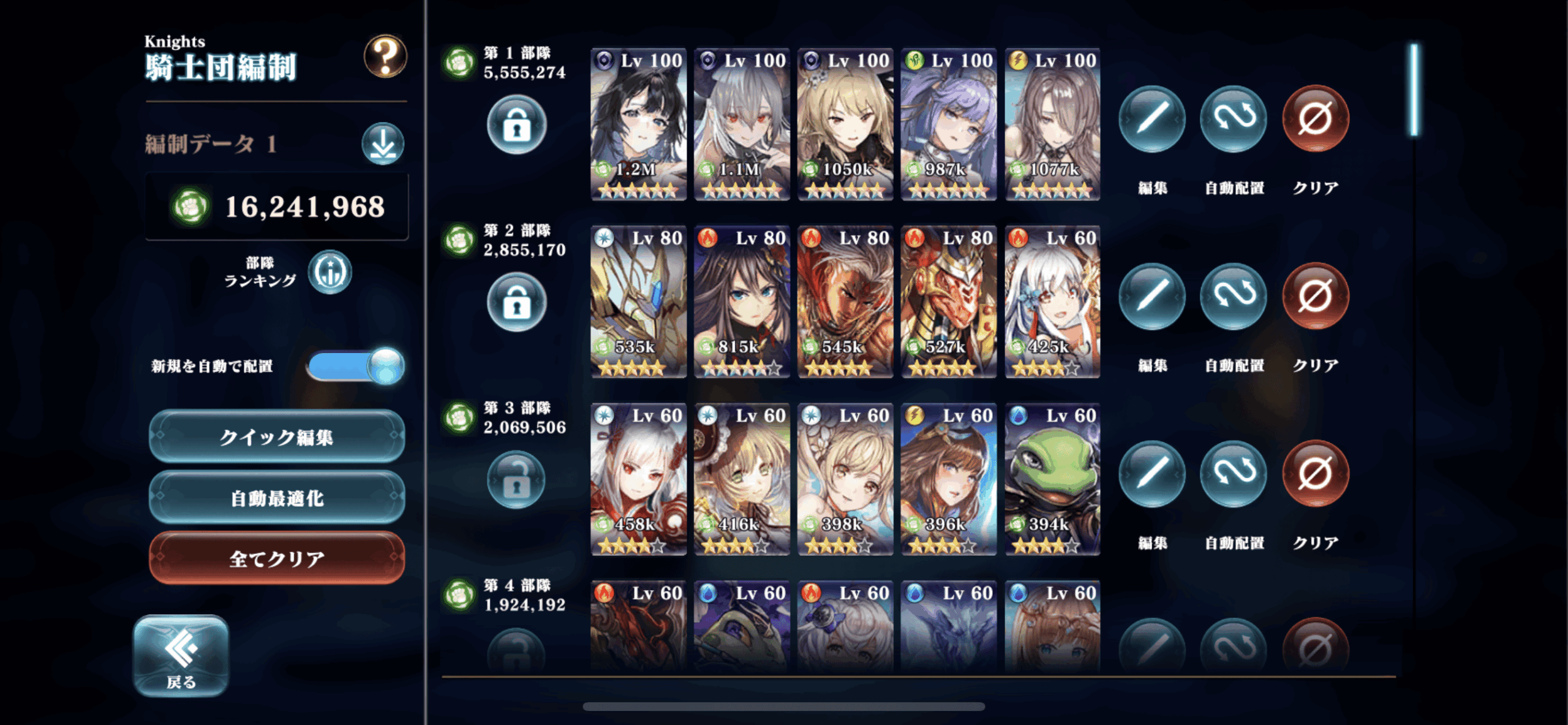Edit squad 1 with the pencil button
Viewport: 1568px width, 725px height.
tap(1152, 119)
